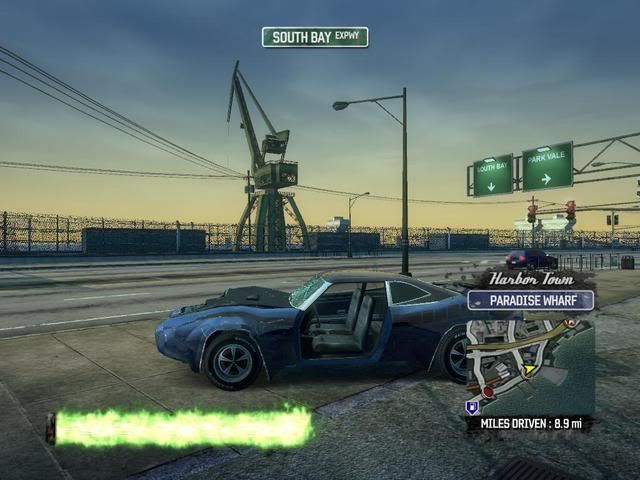Screen dimensions: 640x480
Task: Click the red circle marker on the minimap
Action: [x=488, y=392]
